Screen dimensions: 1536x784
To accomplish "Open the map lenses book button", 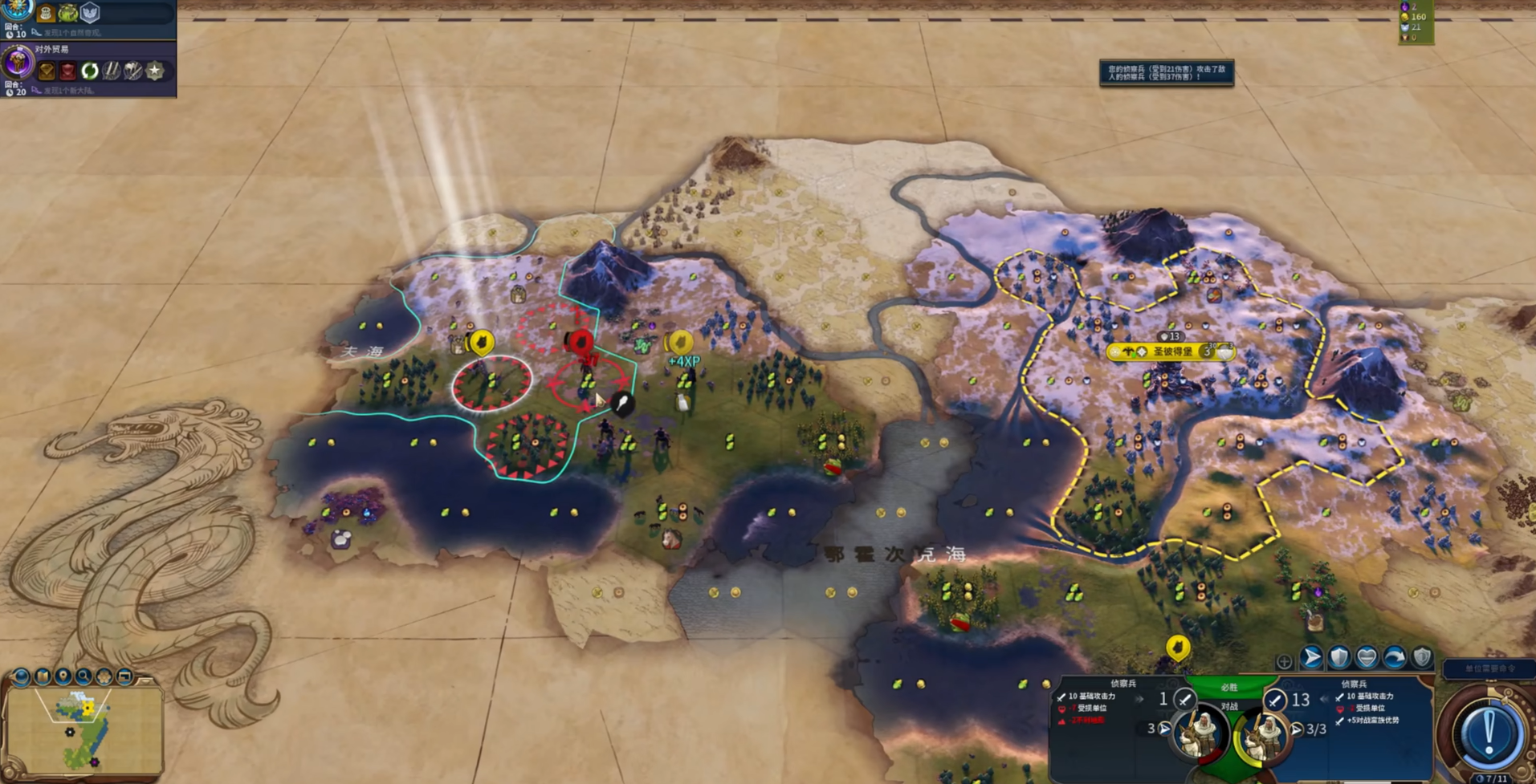I will 42,677.
